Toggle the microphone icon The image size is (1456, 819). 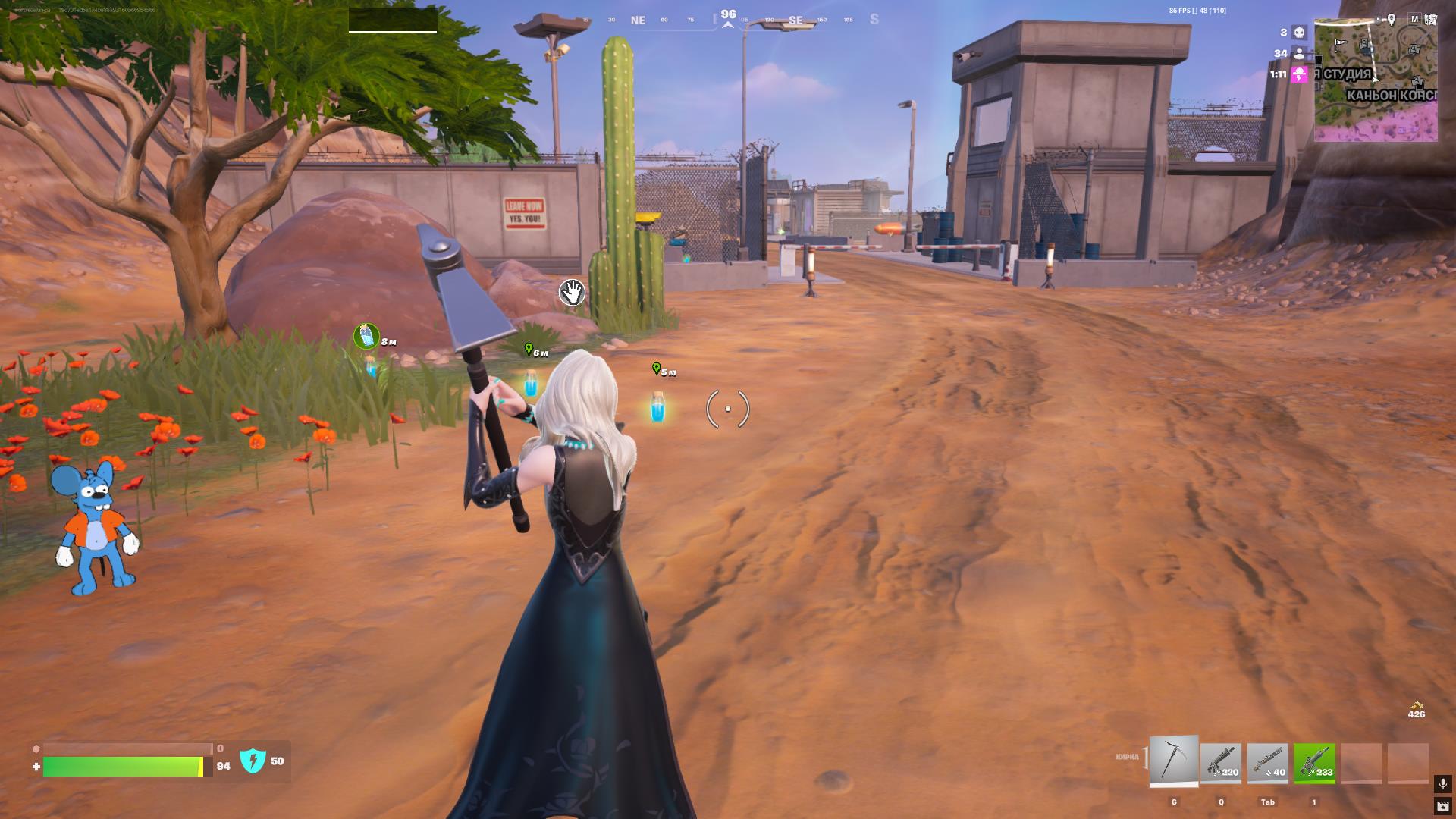coord(1442,783)
